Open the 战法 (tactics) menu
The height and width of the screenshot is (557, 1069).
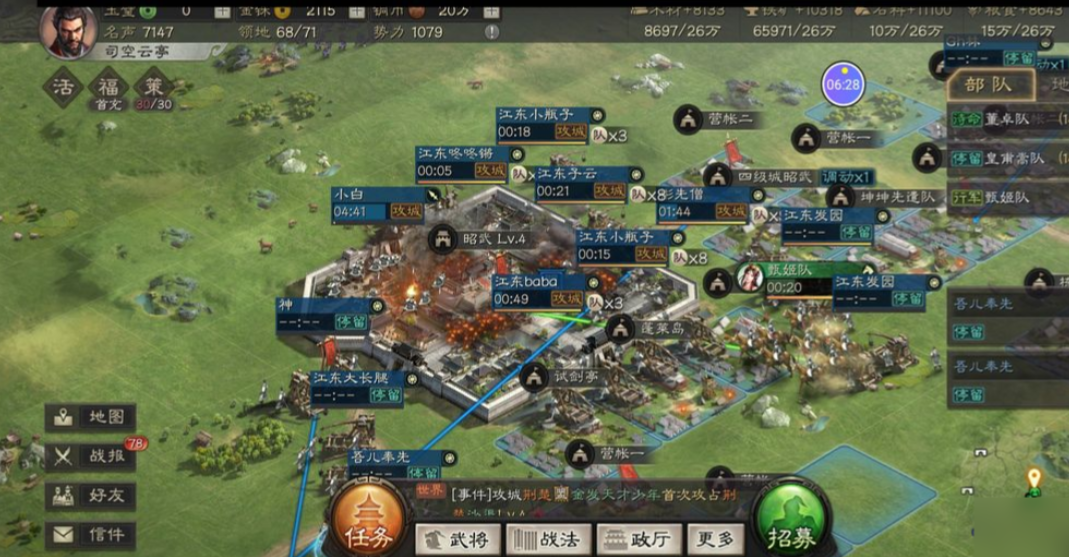[x=546, y=539]
